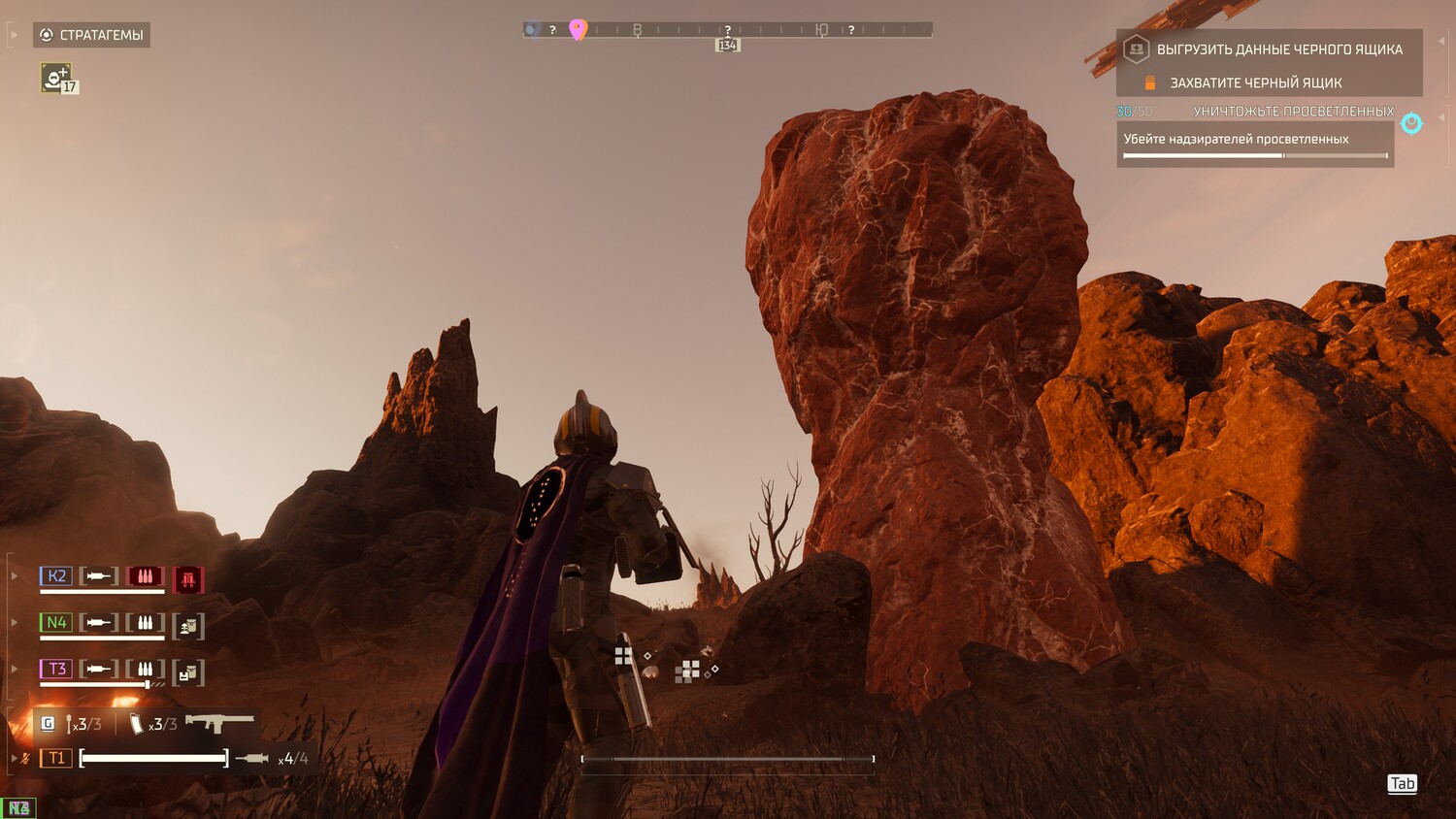Click the N4 badge in the bottom-left corner
Viewport: 1456px width, 819px height.
tap(18, 807)
